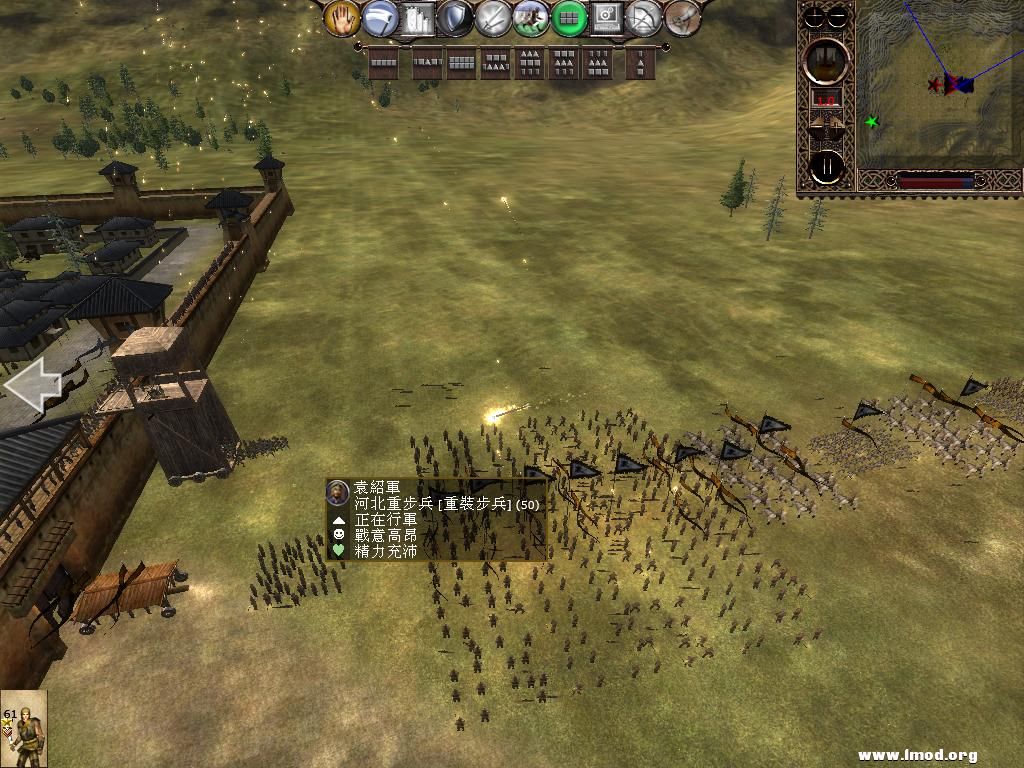Pause the battle with the pause button
Screen dimensions: 1024x768
(826, 167)
